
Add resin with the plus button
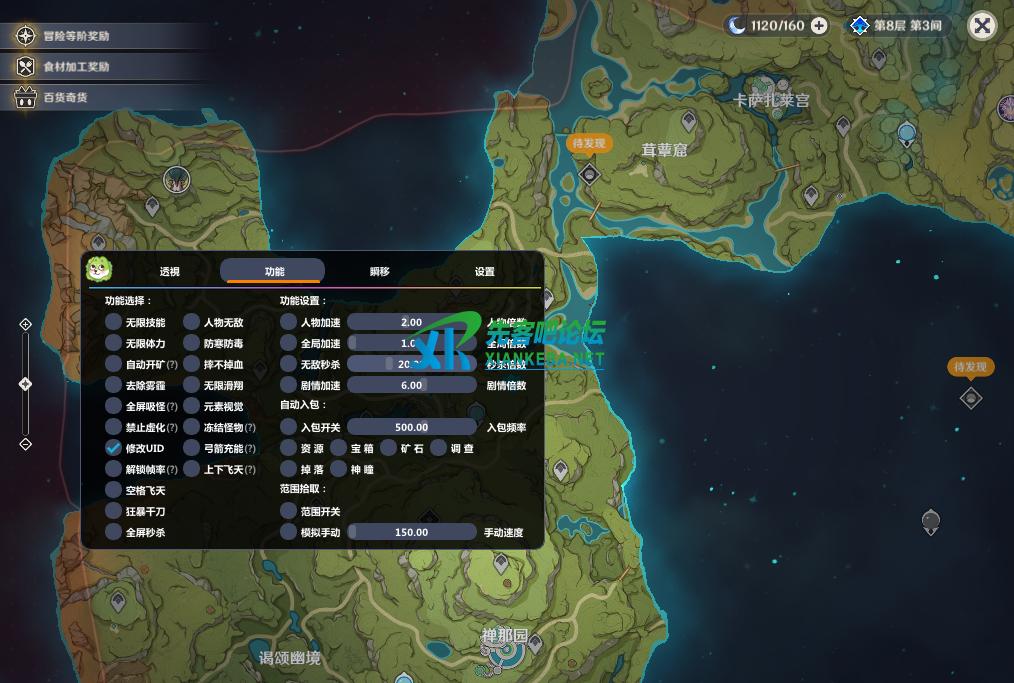(819, 26)
